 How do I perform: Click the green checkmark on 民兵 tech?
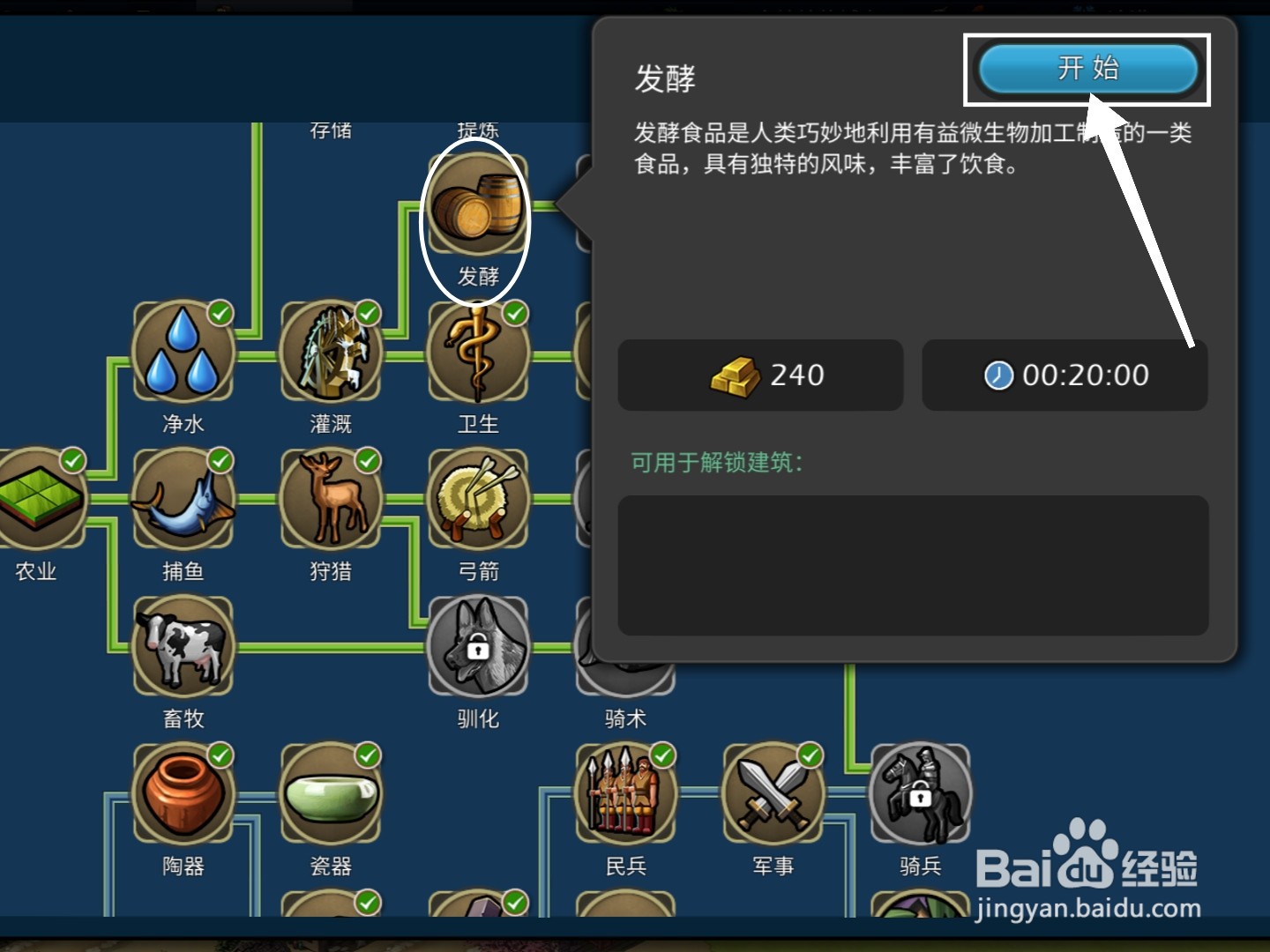(663, 755)
